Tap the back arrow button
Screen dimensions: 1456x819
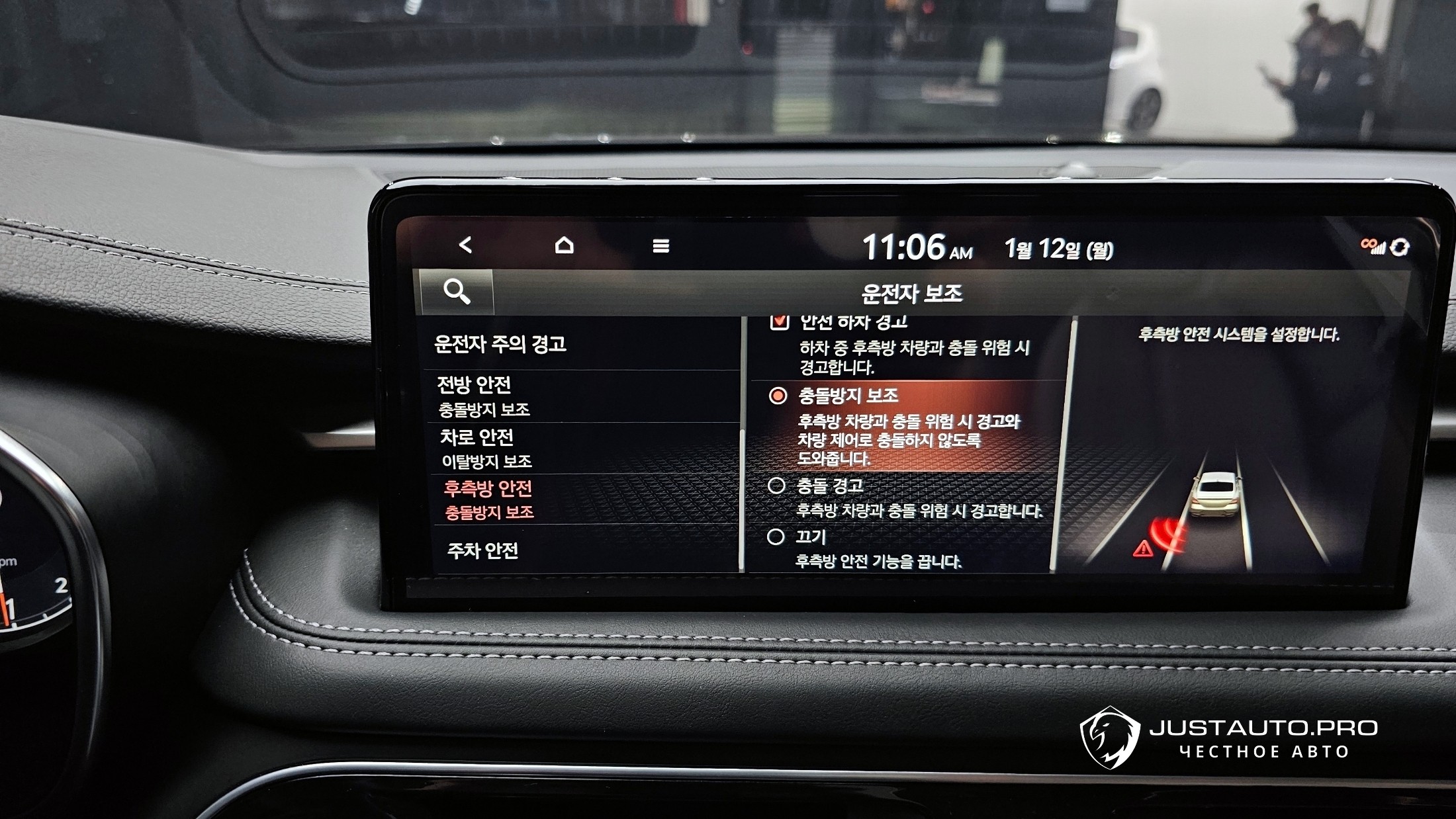click(466, 245)
